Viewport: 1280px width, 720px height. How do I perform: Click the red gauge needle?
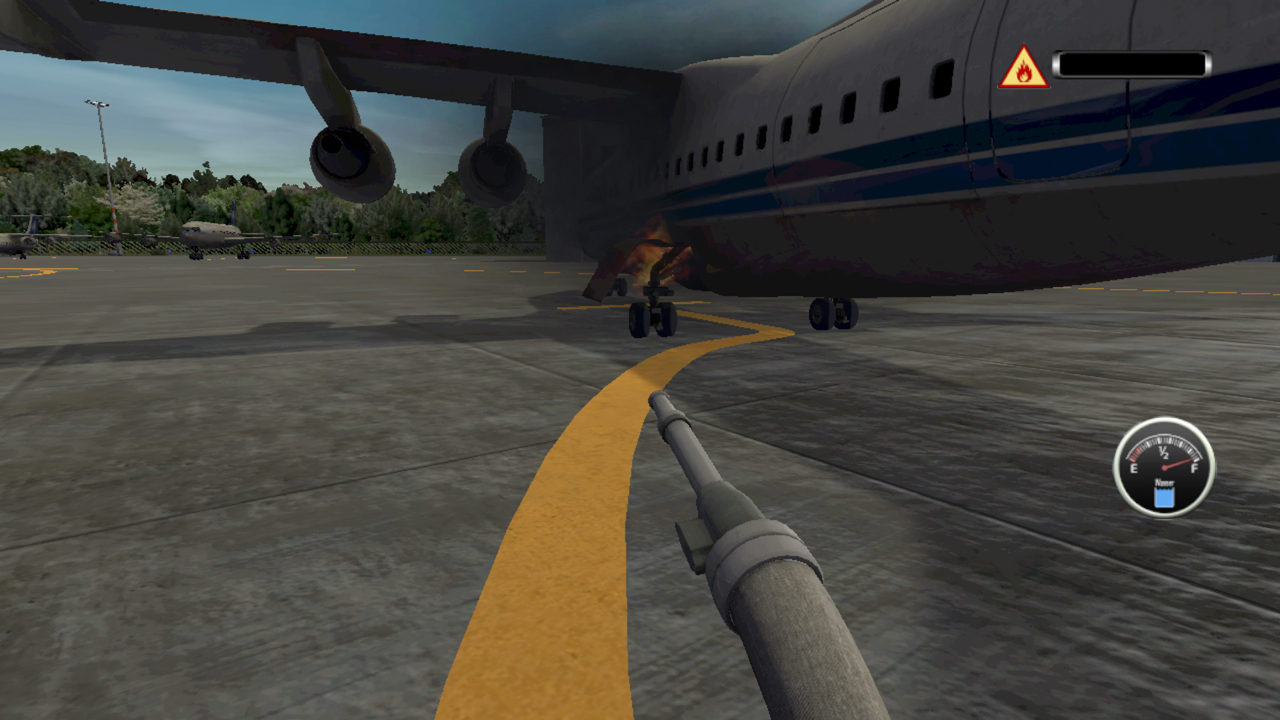(1180, 462)
